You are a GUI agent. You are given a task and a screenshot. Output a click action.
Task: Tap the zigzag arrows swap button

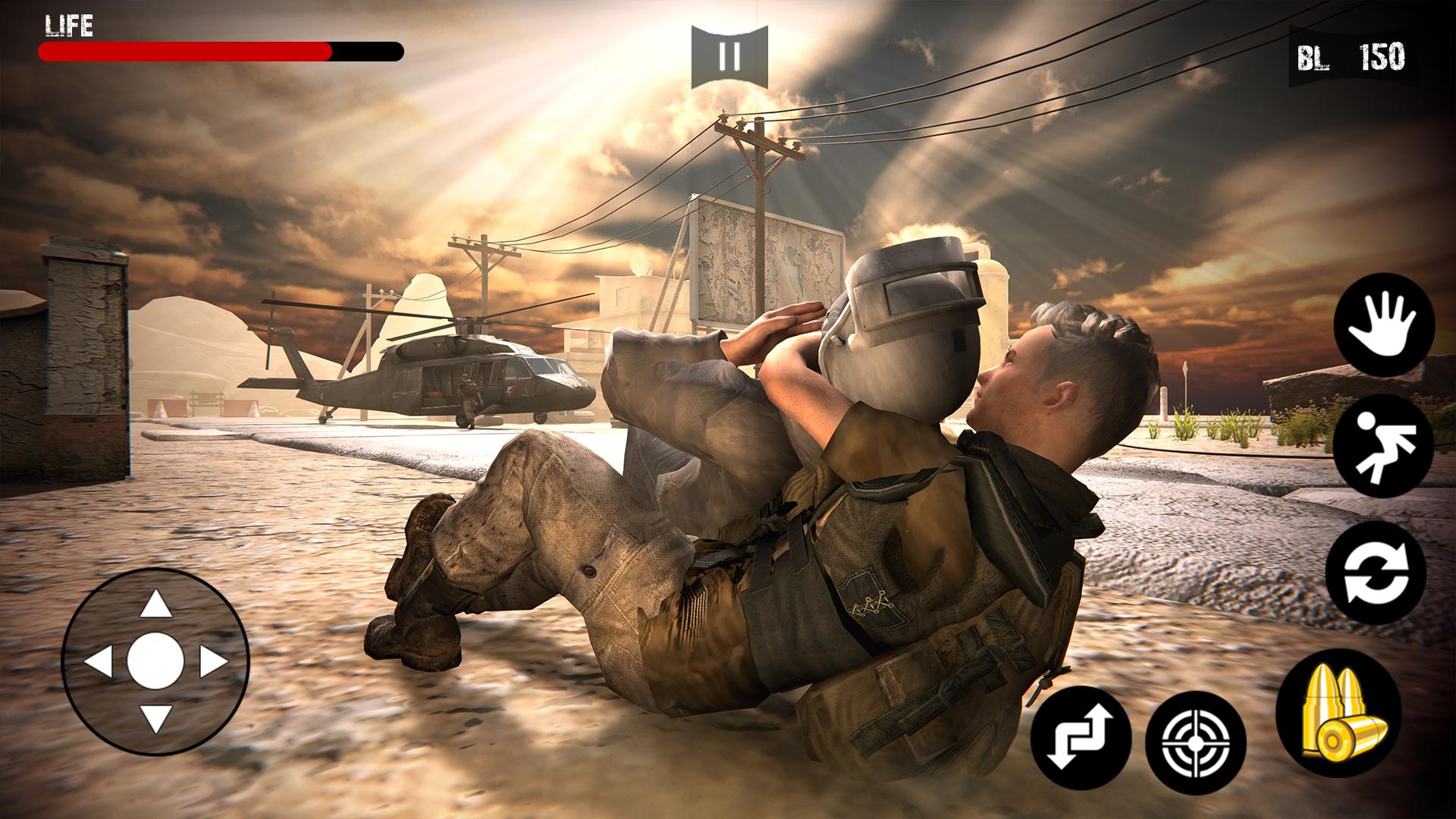tap(1081, 737)
